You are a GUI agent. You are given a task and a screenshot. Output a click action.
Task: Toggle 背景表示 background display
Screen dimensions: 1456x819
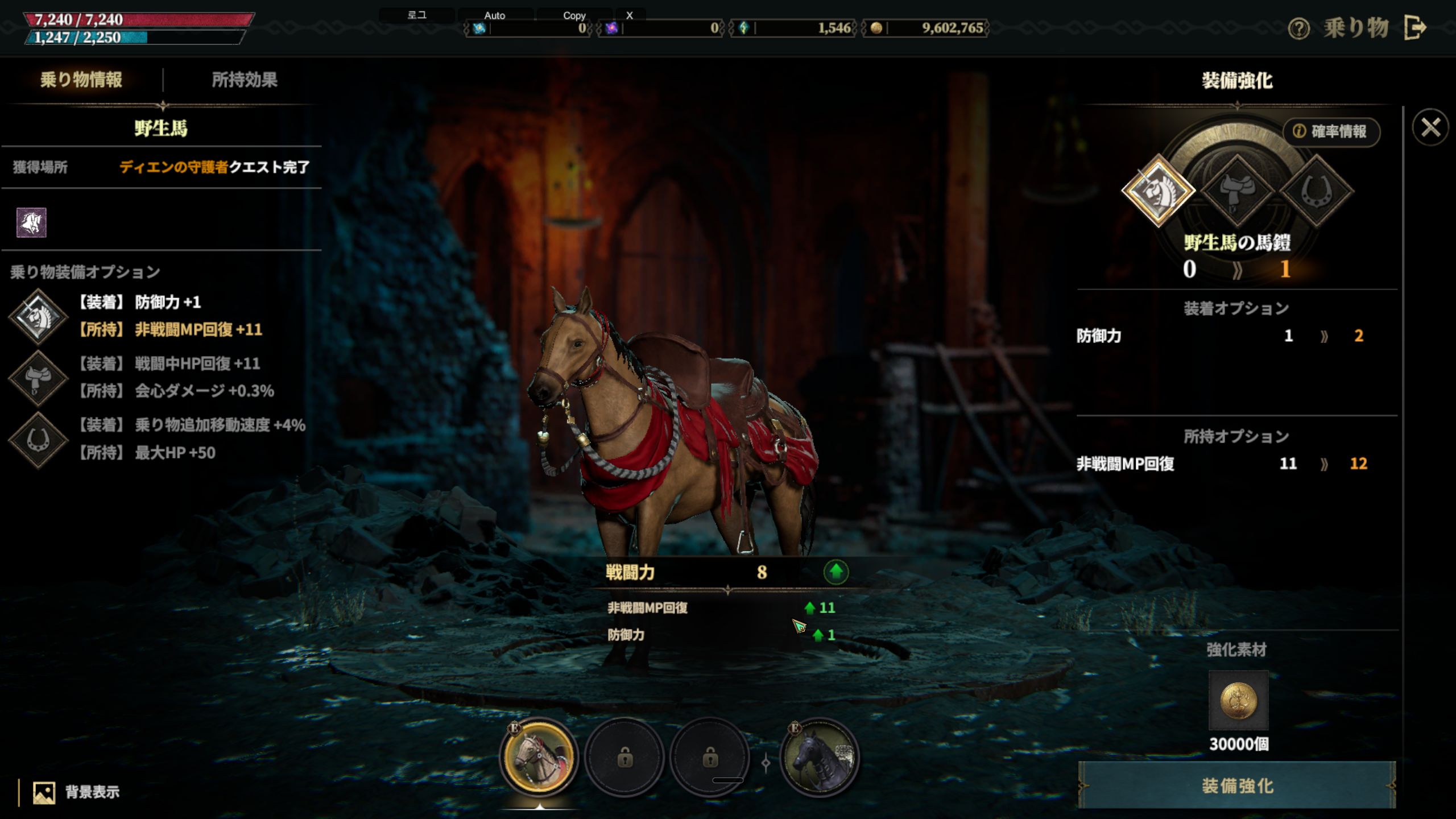pyautogui.click(x=77, y=792)
